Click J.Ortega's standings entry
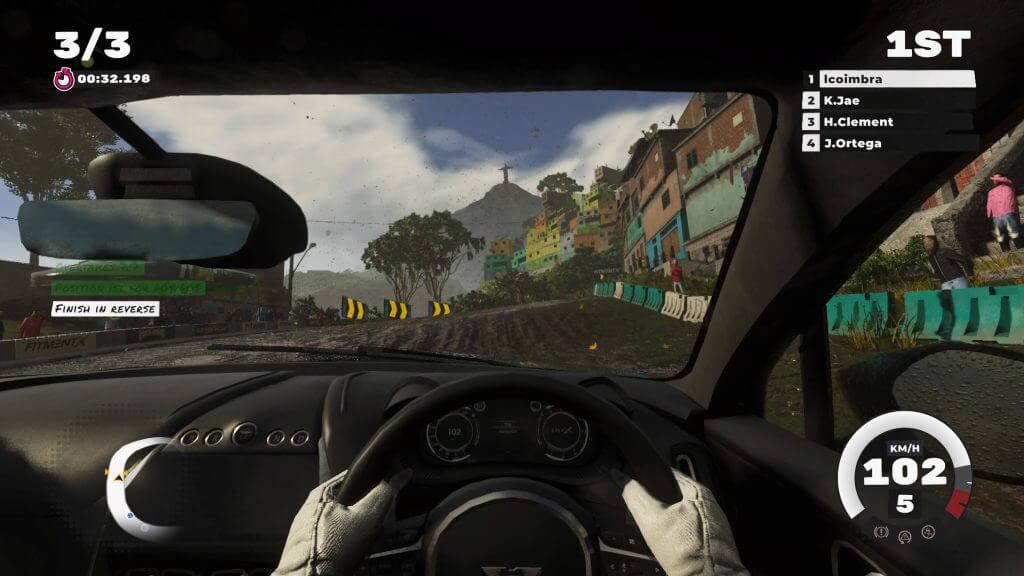Image resolution: width=1024 pixels, height=576 pixels. pos(890,143)
